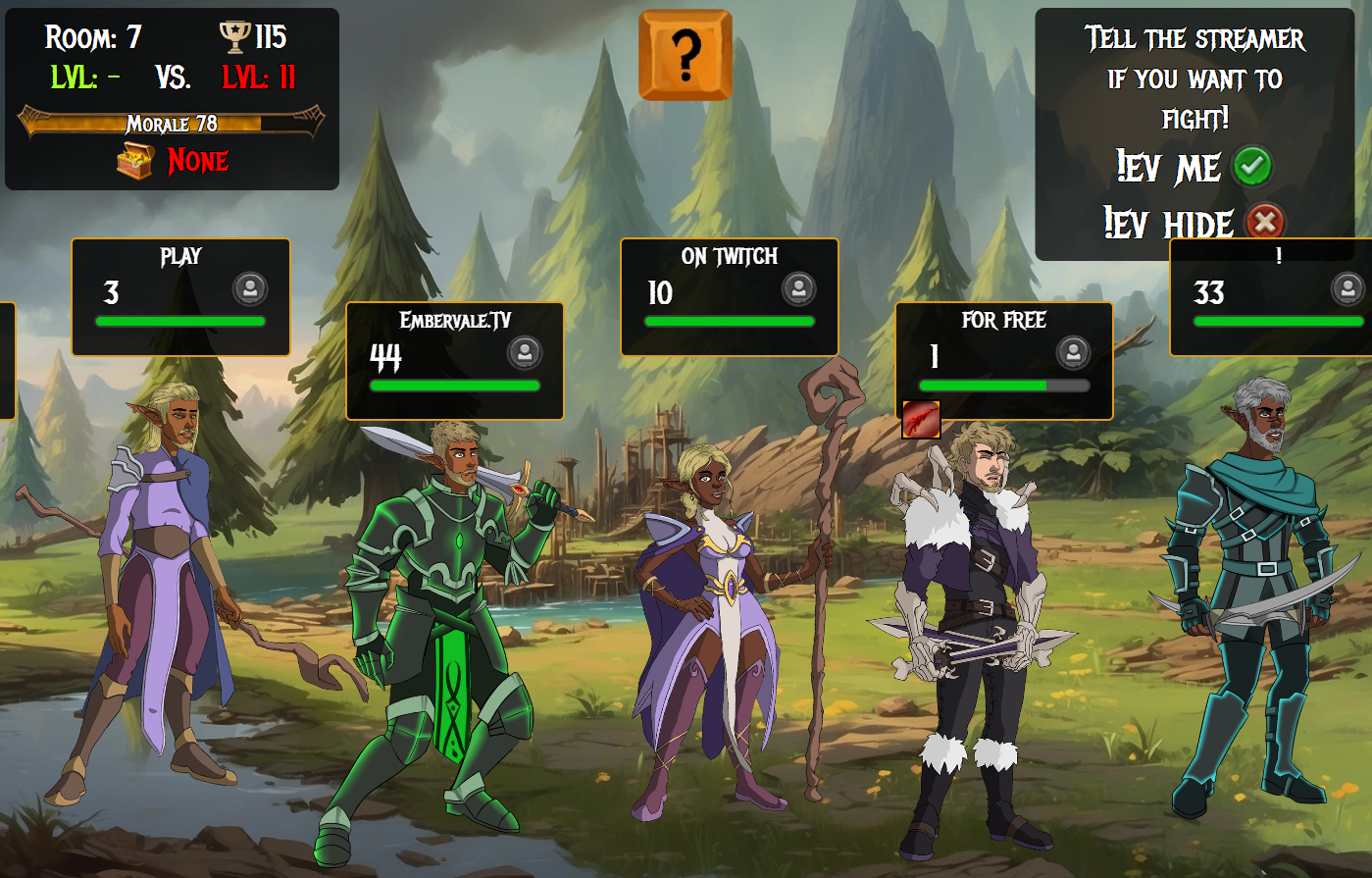Select the green-armored knight character
Viewport: 1372px width, 878px height.
pyautogui.click(x=451, y=608)
